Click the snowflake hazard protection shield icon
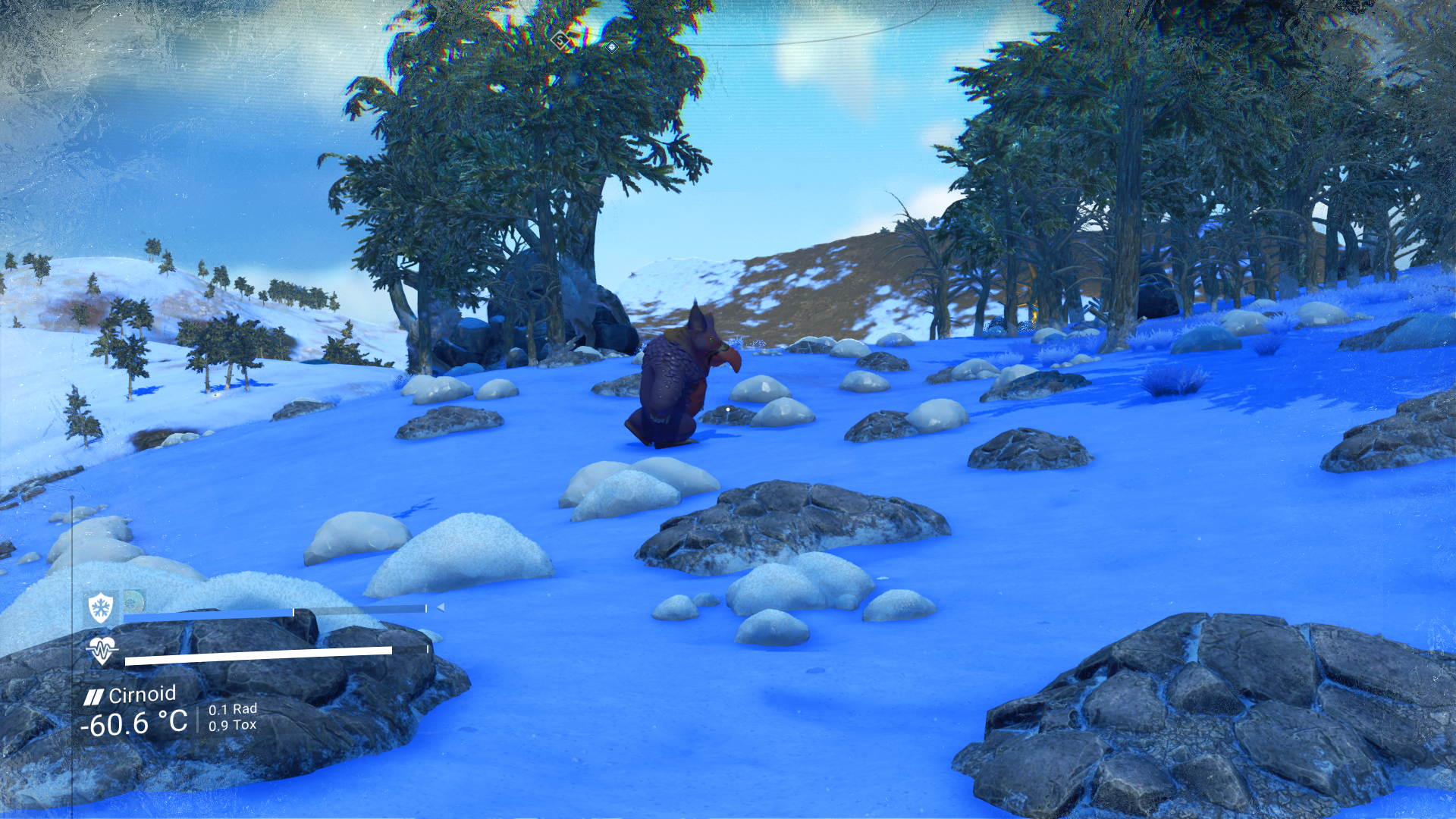1456x819 pixels. coord(100,607)
